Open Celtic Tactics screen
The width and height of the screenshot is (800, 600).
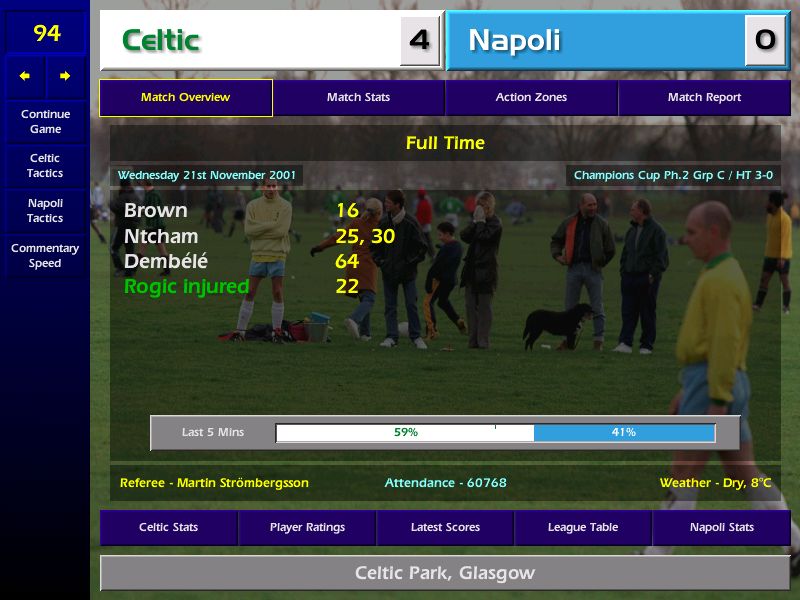pyautogui.click(x=45, y=165)
